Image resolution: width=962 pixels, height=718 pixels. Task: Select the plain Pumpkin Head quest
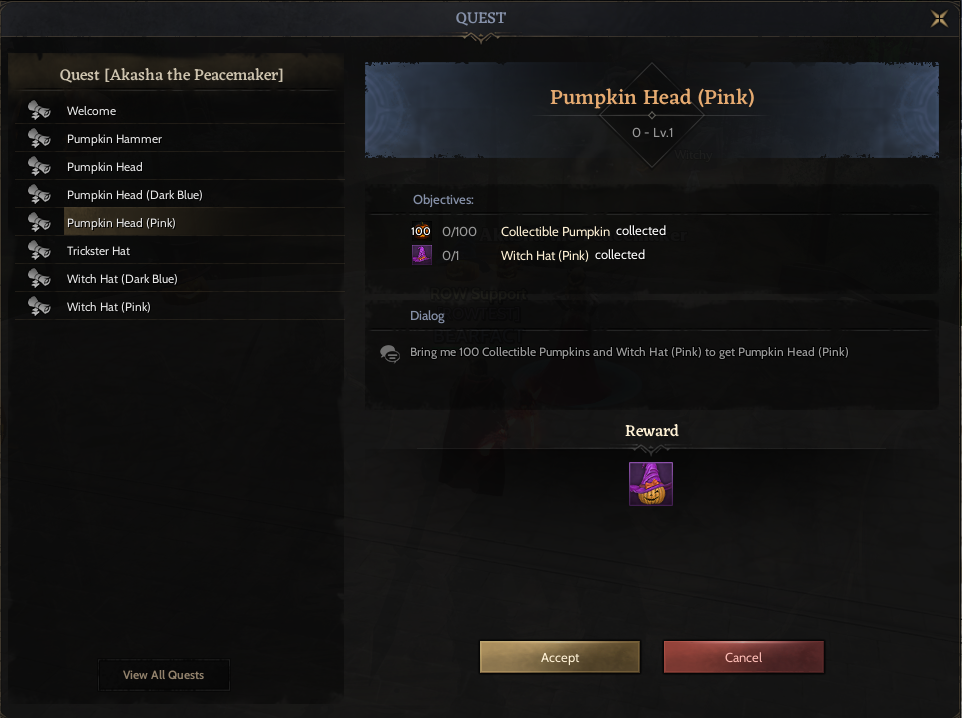[x=105, y=167]
